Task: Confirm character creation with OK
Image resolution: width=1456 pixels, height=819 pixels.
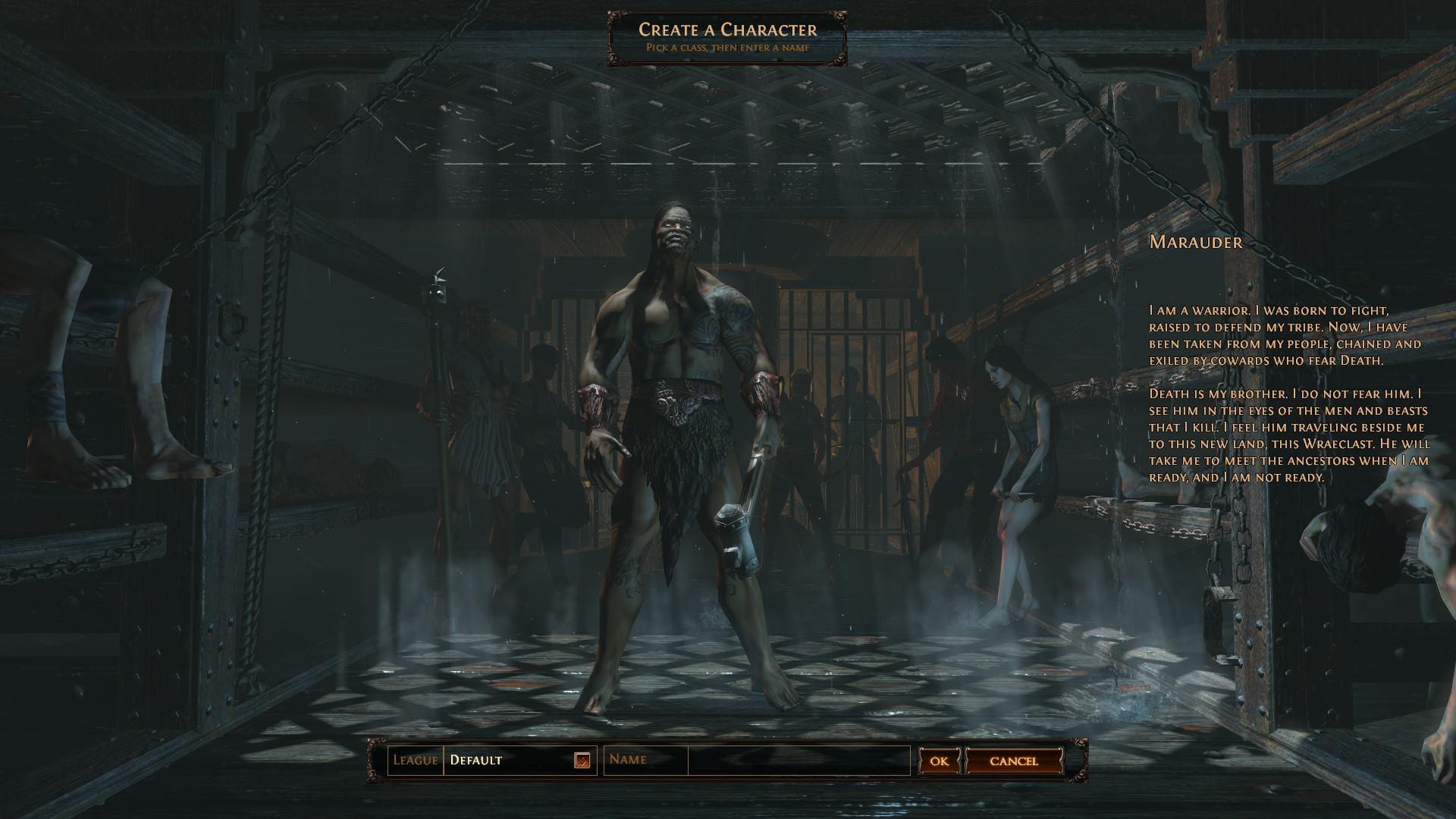Action: tap(939, 761)
